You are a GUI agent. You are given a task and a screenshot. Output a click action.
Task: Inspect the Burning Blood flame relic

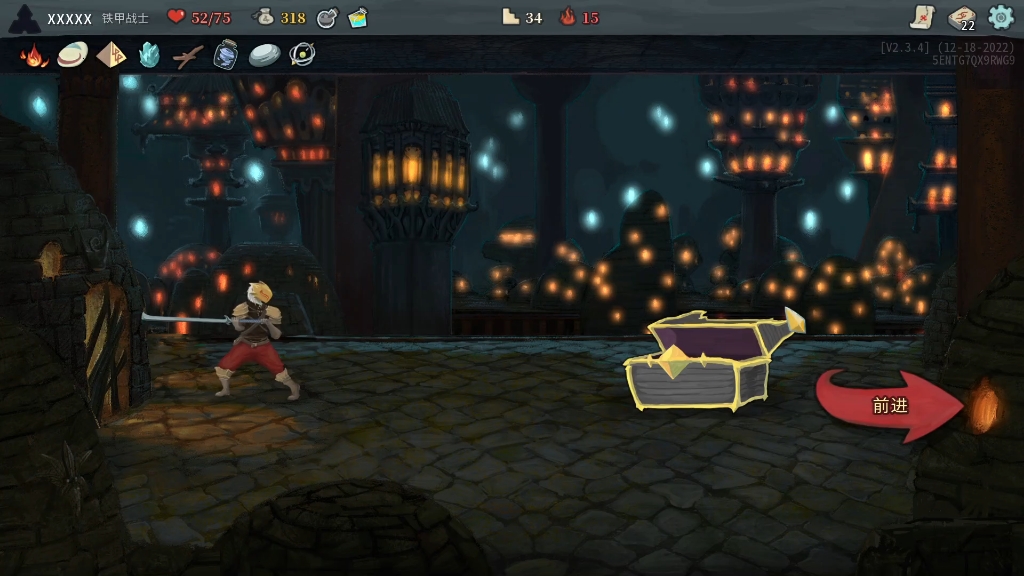click(34, 55)
